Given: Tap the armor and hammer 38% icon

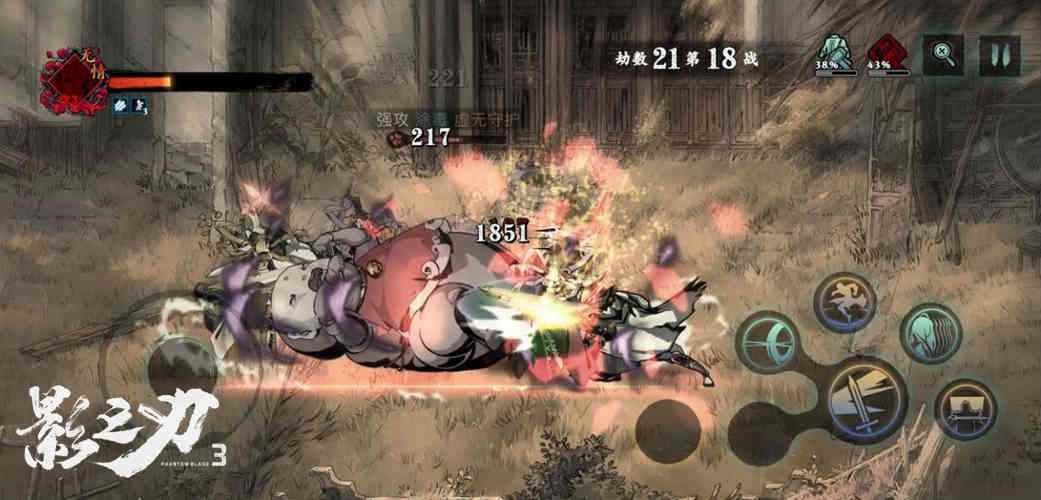Looking at the screenshot, I should (829, 52).
